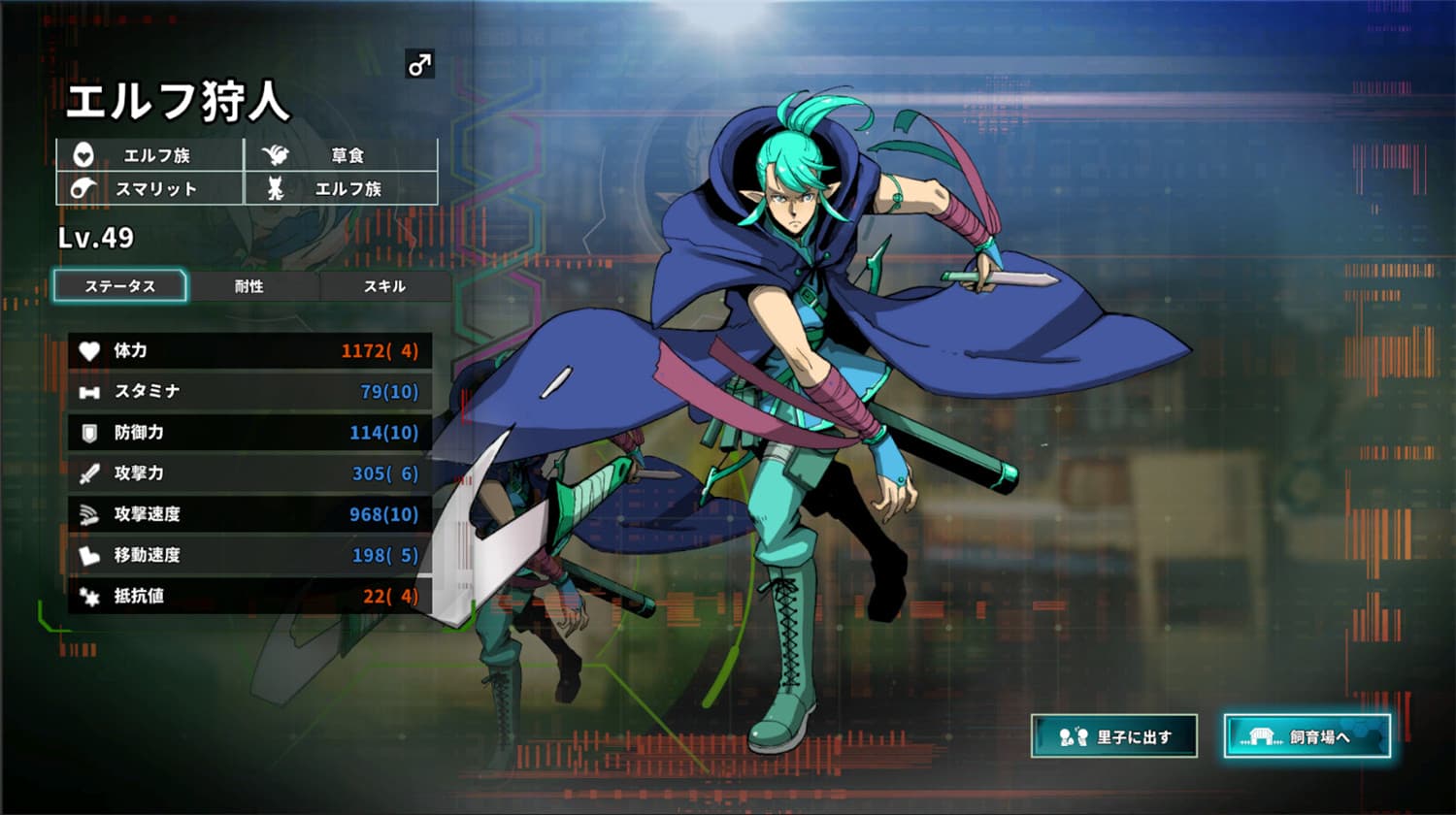Select the shield icon beside 防御力
Image resolution: width=1456 pixels, height=815 pixels.
coord(87,434)
